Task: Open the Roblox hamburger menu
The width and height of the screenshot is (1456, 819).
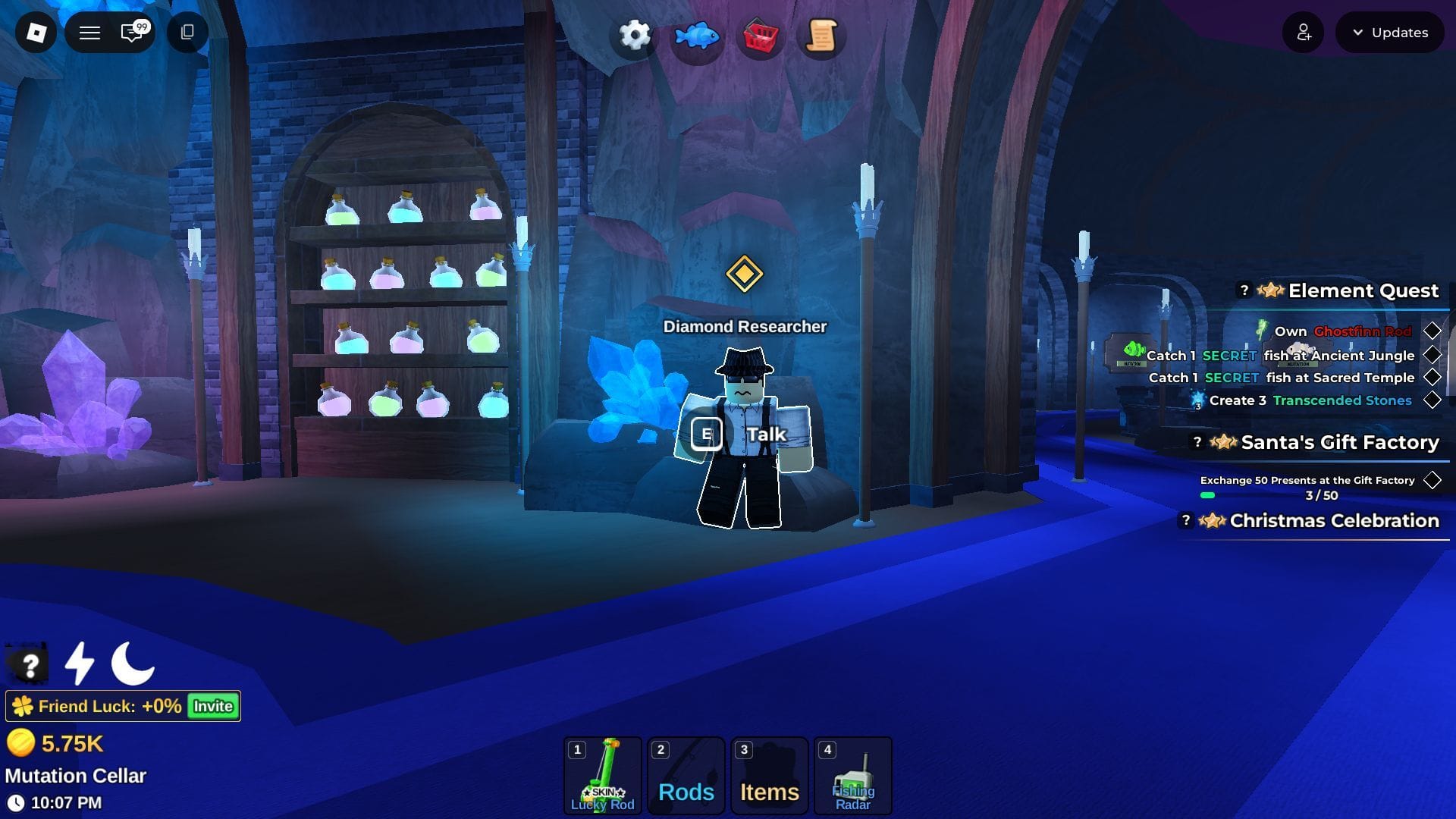Action: tap(89, 32)
